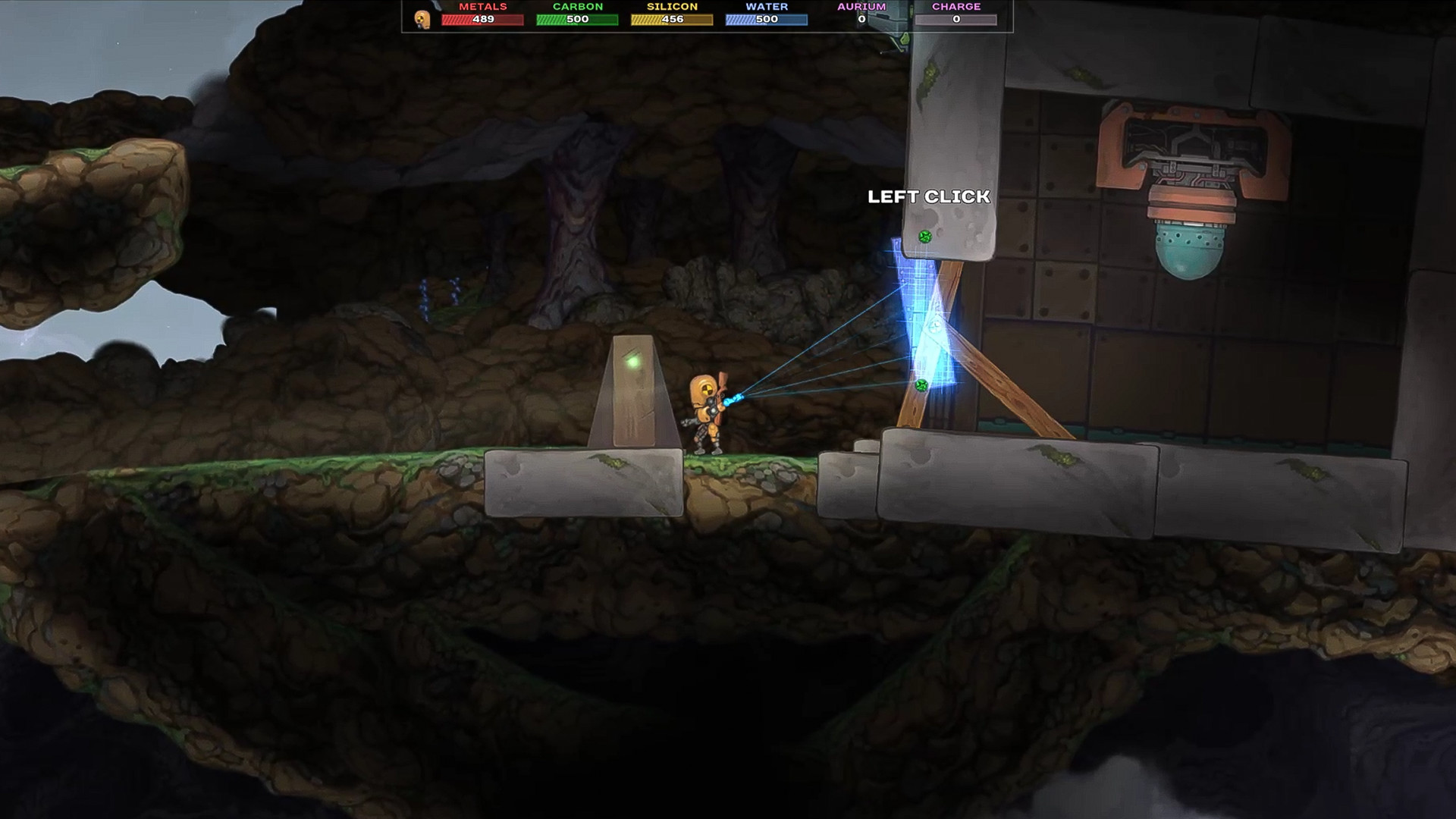Screen dimensions: 1456x819
Task: Click the green gem on the tall pillar
Action: point(923,235)
